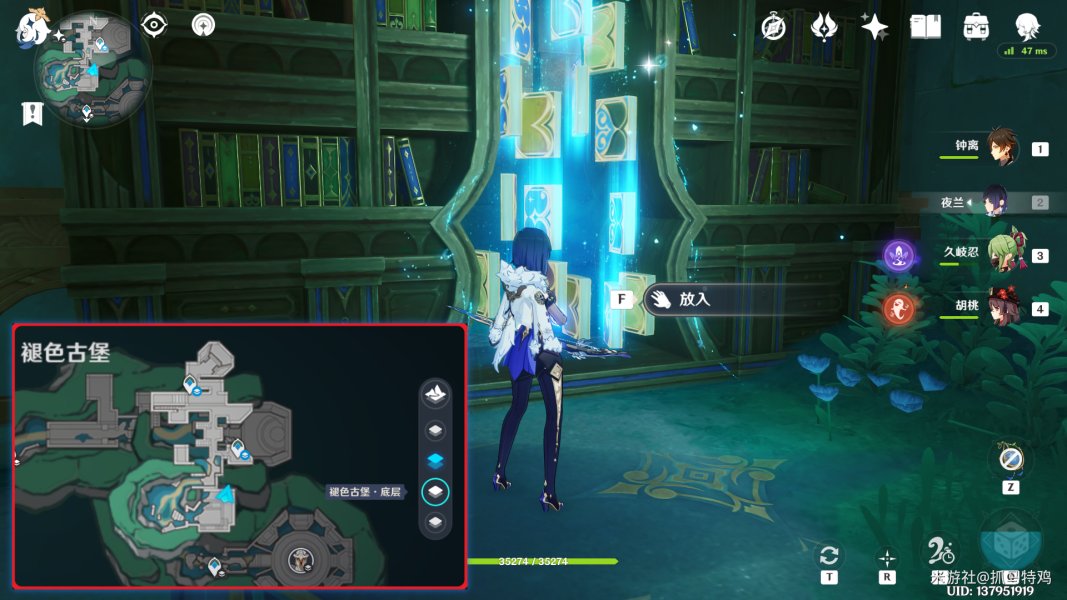Viewport: 1067px width, 600px height.
Task: Open the compass events icon
Action: pos(773,27)
